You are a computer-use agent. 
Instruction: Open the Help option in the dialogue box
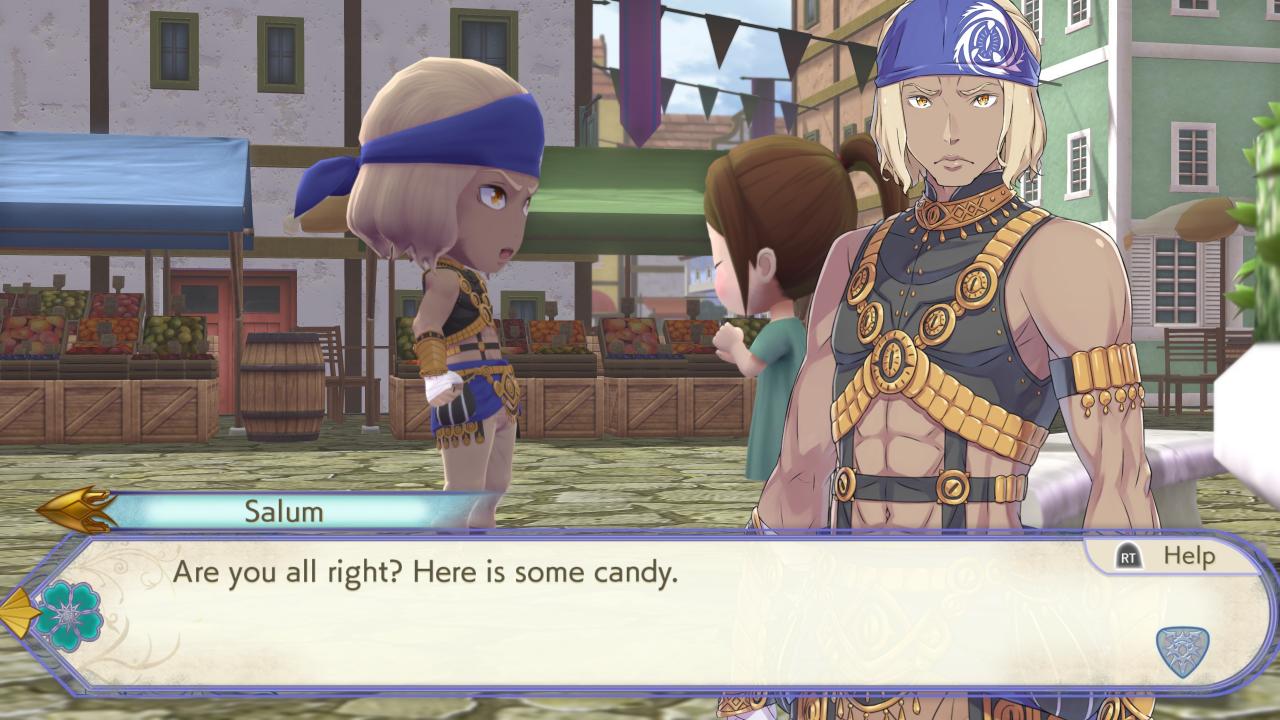1166,557
